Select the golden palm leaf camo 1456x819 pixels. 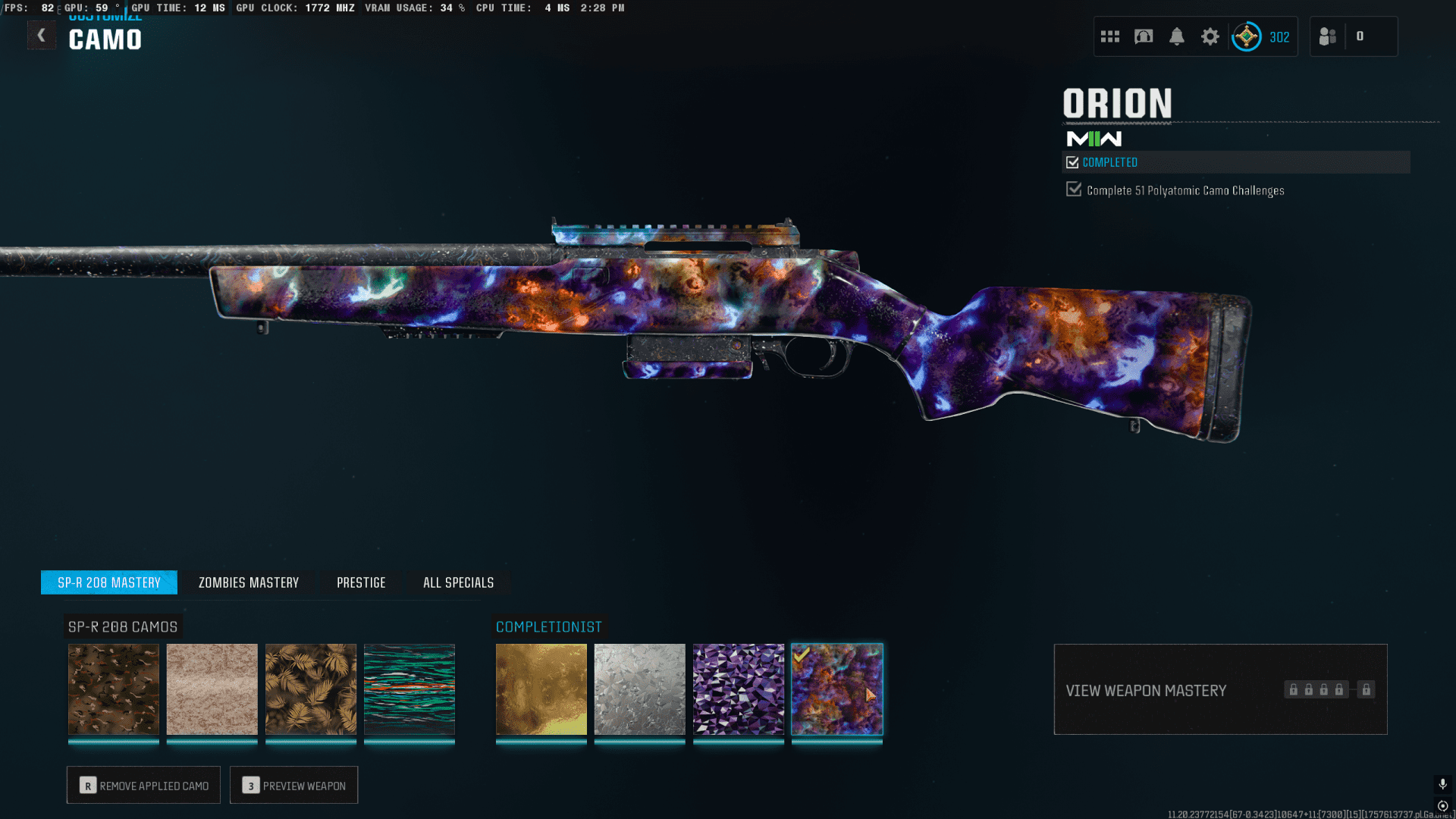311,689
